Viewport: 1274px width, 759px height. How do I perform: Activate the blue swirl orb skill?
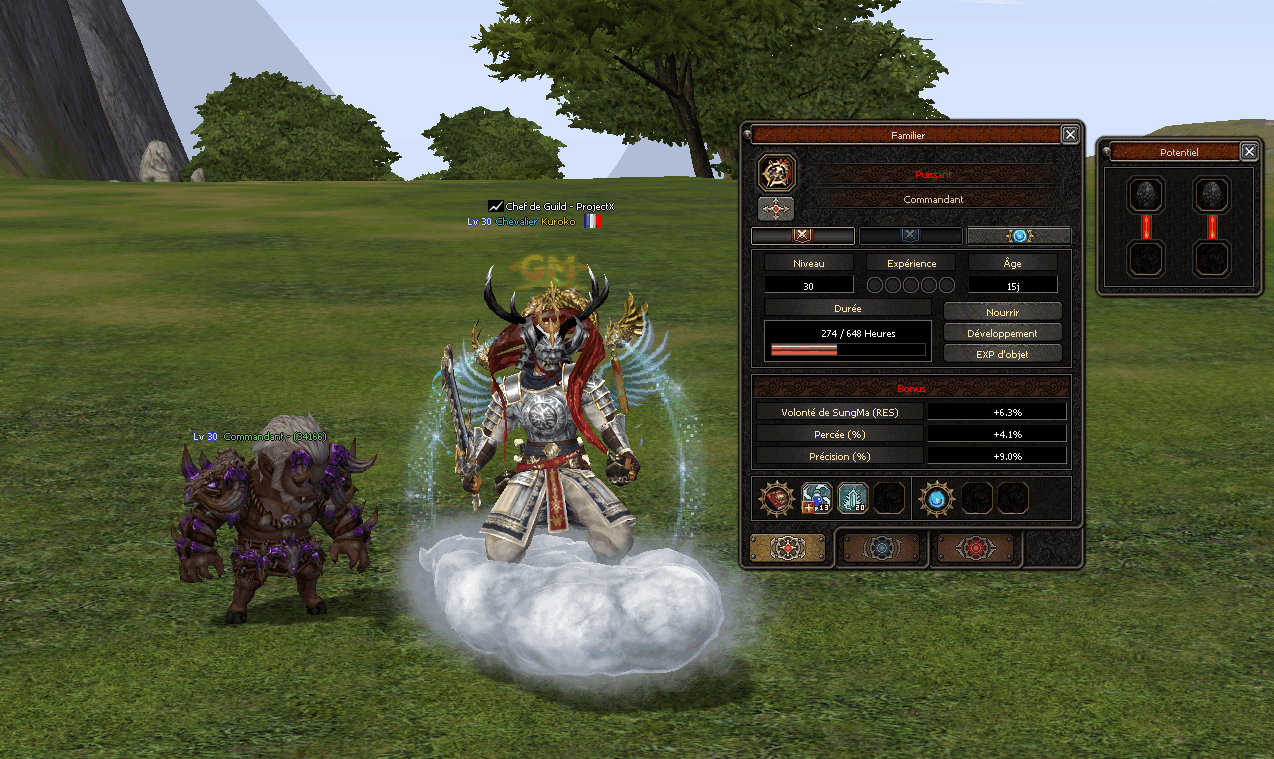tap(937, 498)
